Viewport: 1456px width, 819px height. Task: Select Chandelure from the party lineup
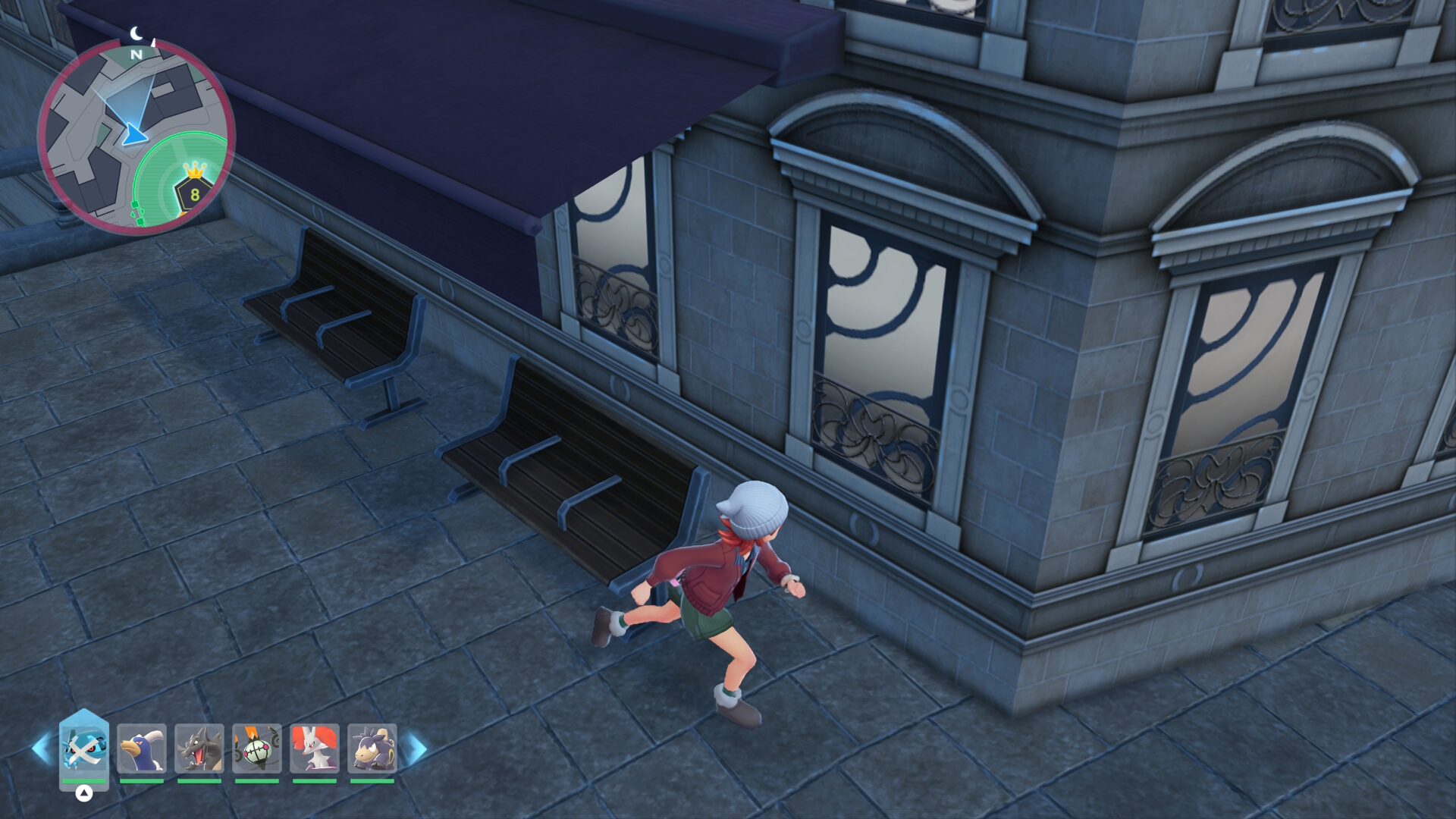point(257,748)
